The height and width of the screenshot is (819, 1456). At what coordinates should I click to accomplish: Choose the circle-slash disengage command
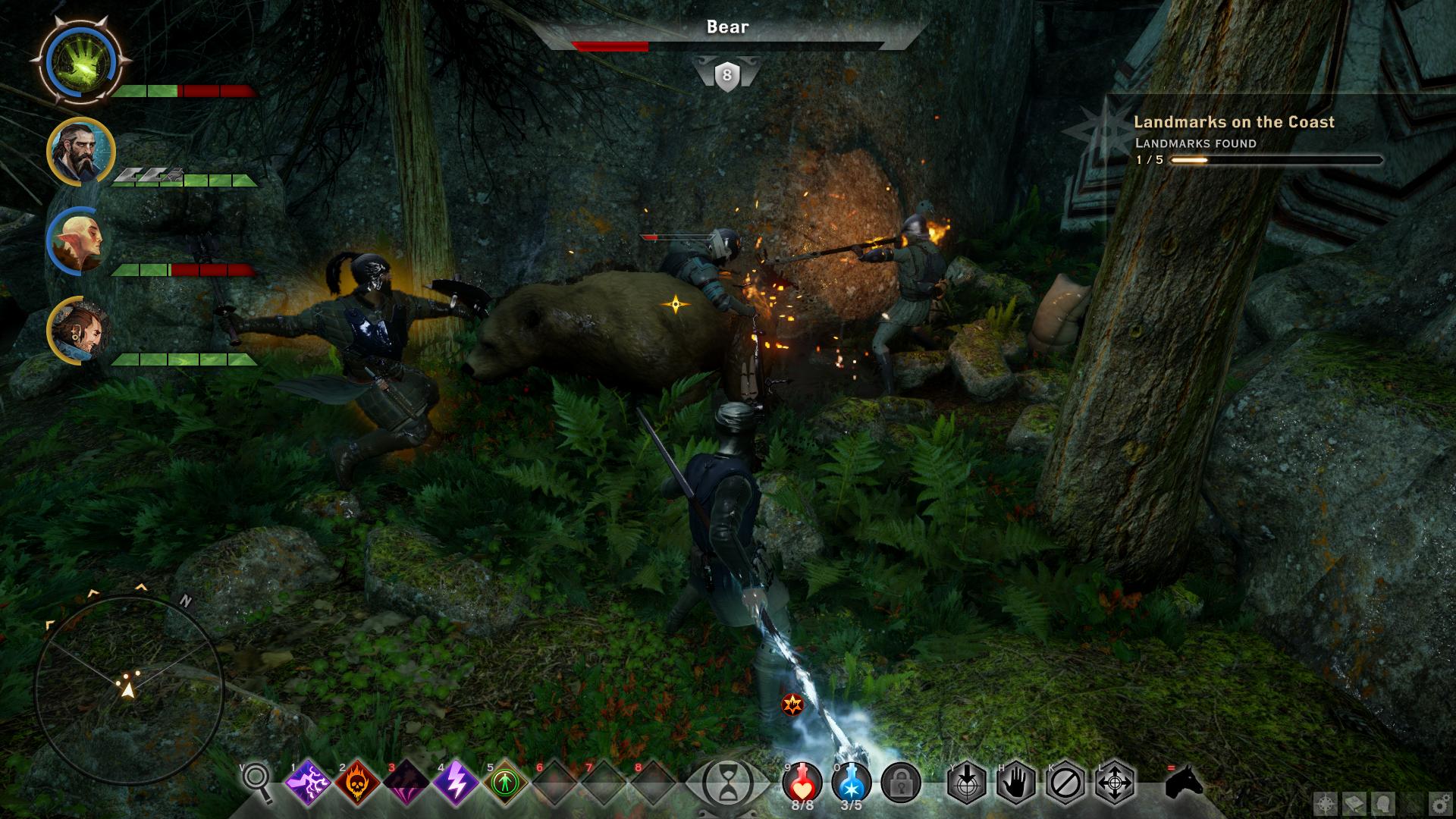pos(1065,782)
